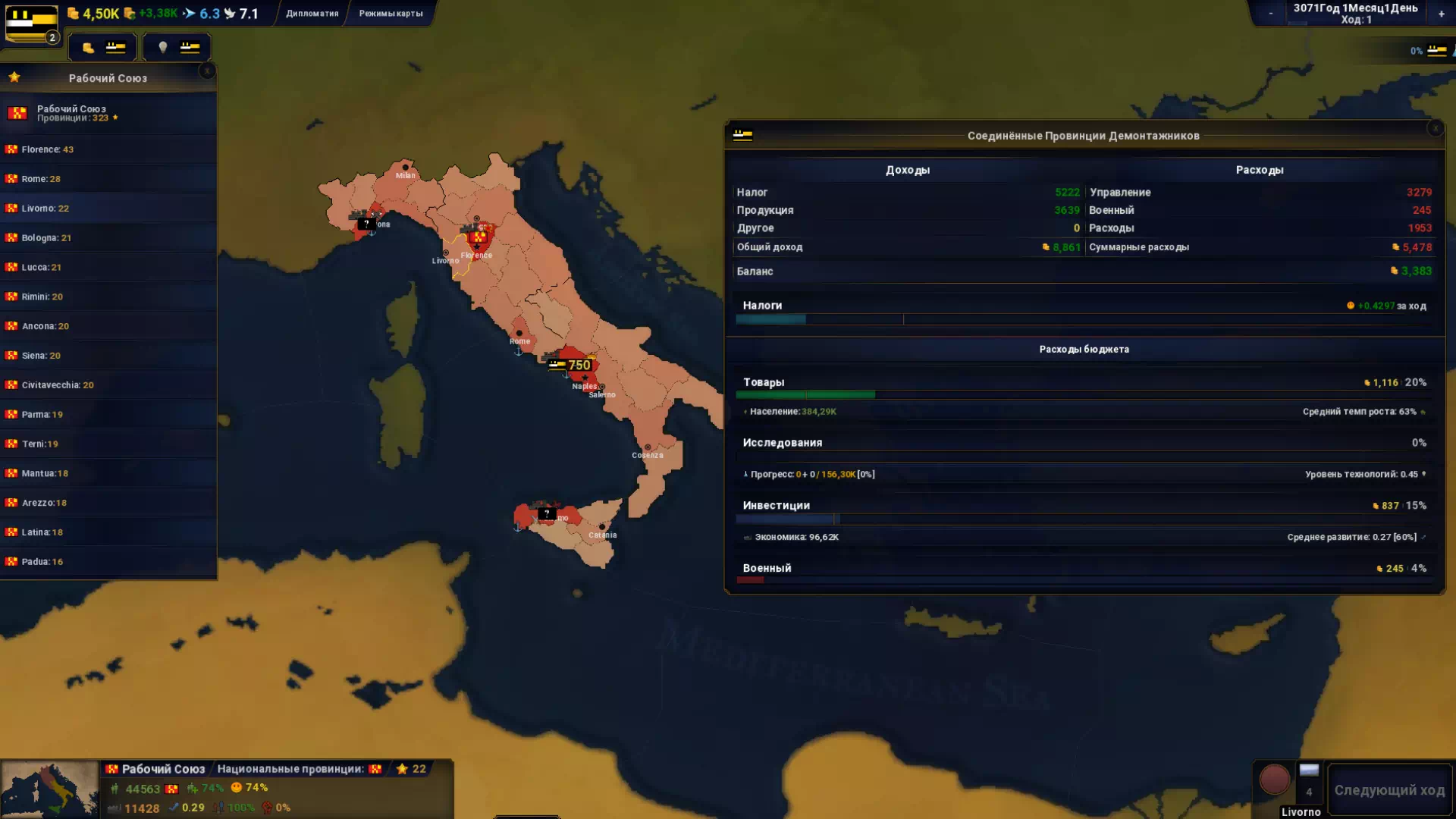This screenshot has height=819, width=1456.
Task: Click the player flag in top-left corner
Action: 32,24
